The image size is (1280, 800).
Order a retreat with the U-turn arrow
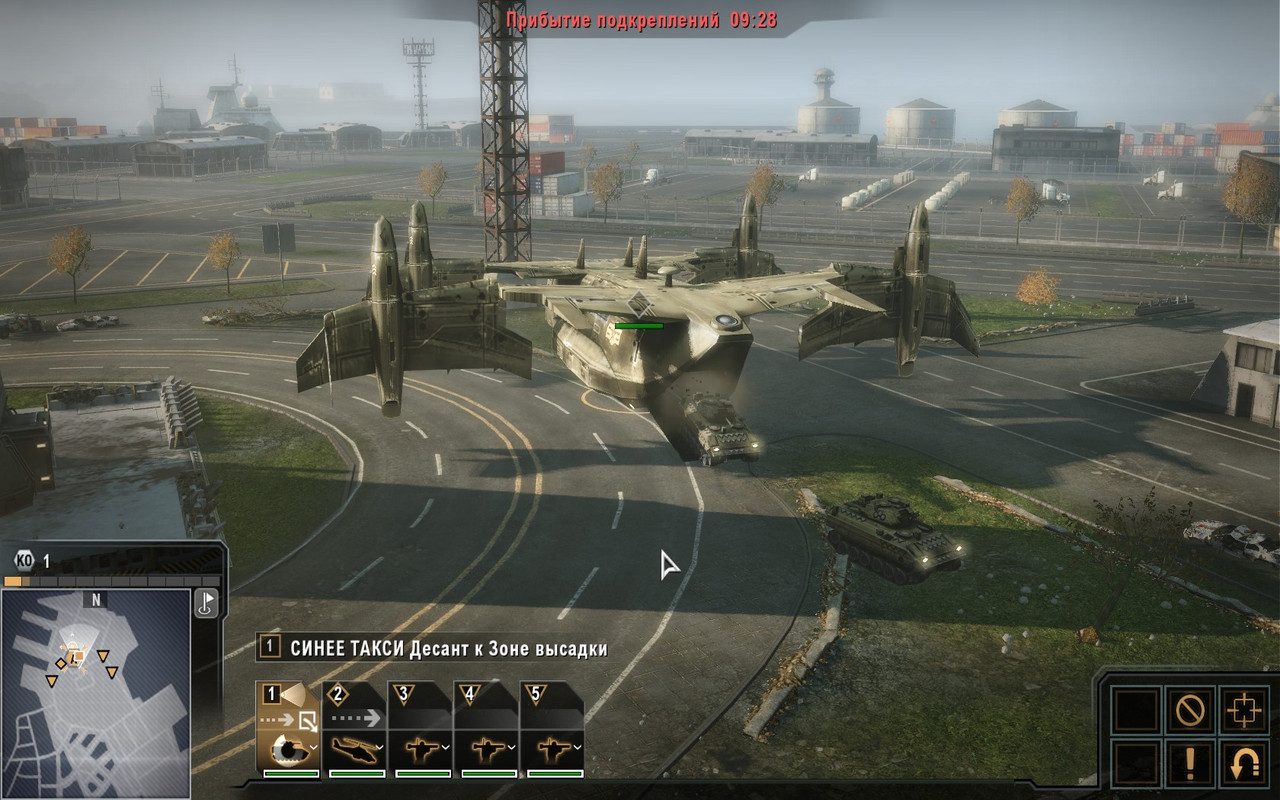[1244, 765]
